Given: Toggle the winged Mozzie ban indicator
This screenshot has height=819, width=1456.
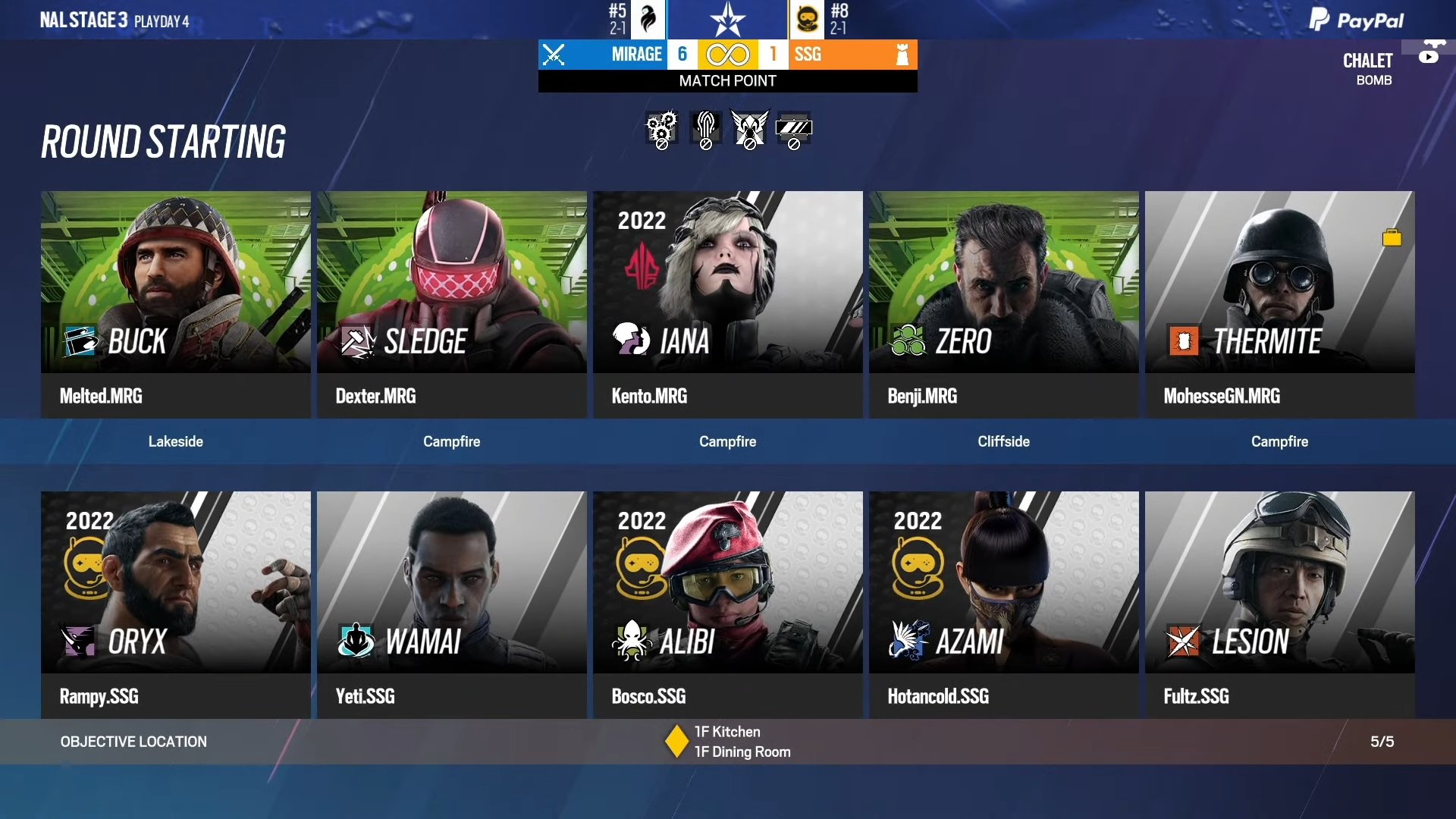Looking at the screenshot, I should pyautogui.click(x=749, y=129).
